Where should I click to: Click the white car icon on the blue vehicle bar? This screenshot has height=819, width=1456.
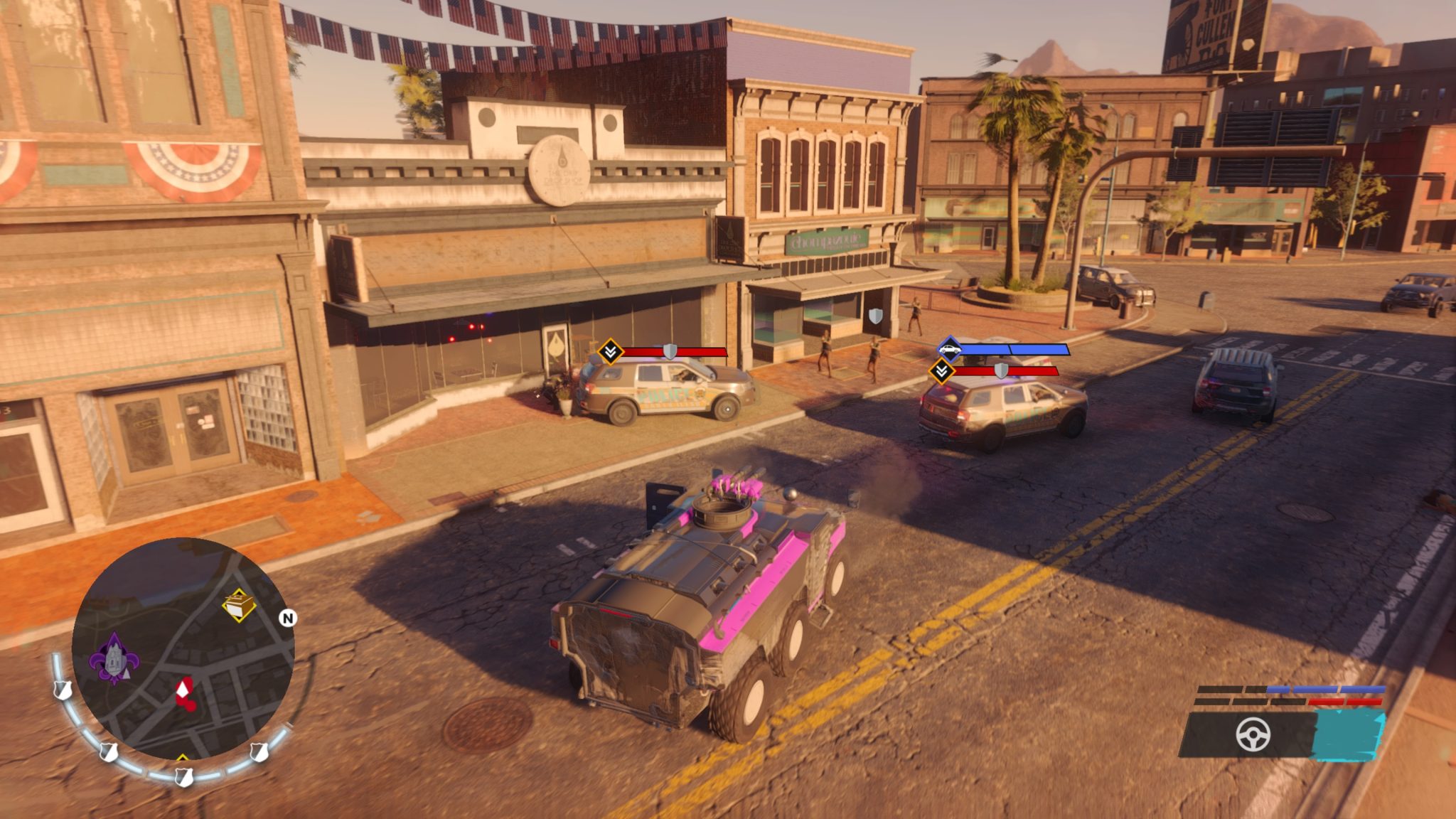pos(949,350)
